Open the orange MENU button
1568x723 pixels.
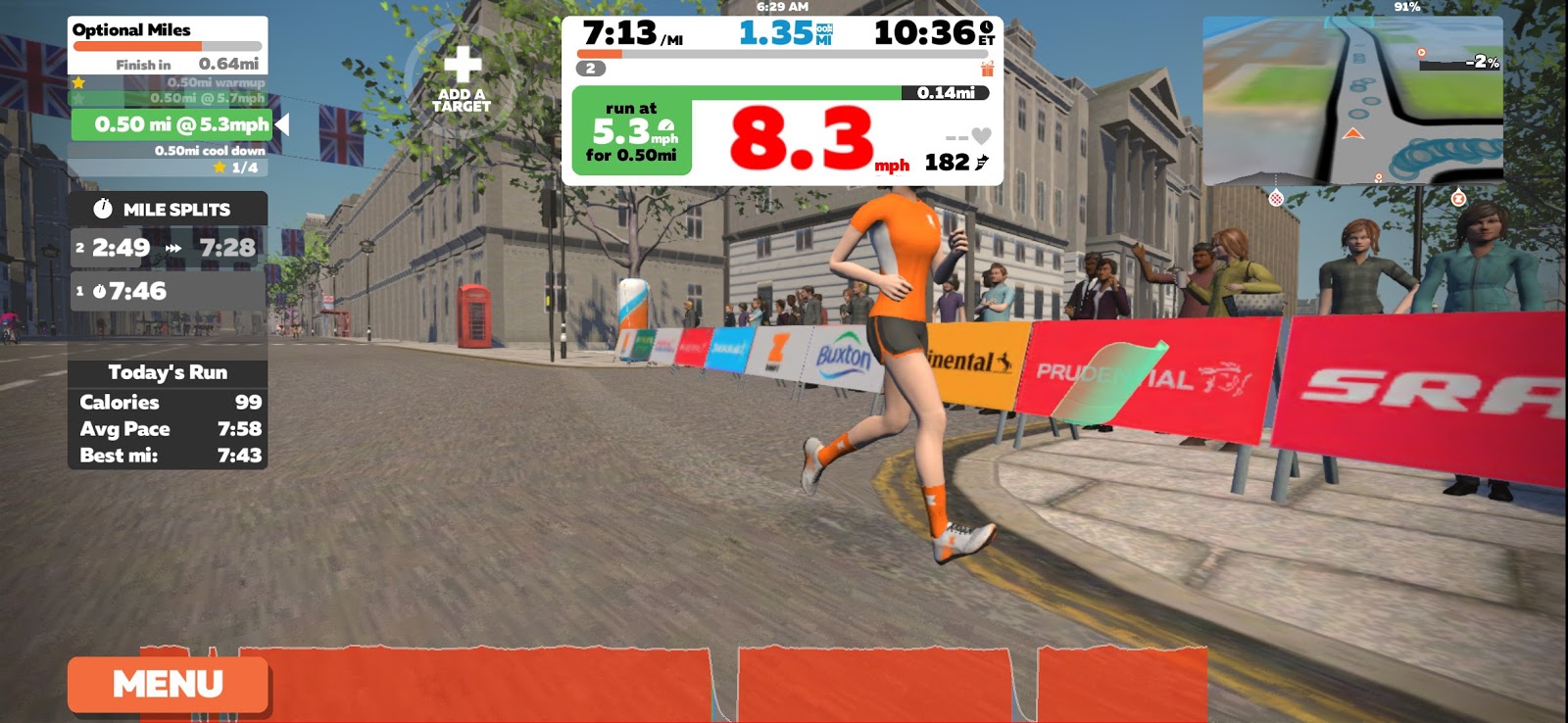click(x=168, y=684)
